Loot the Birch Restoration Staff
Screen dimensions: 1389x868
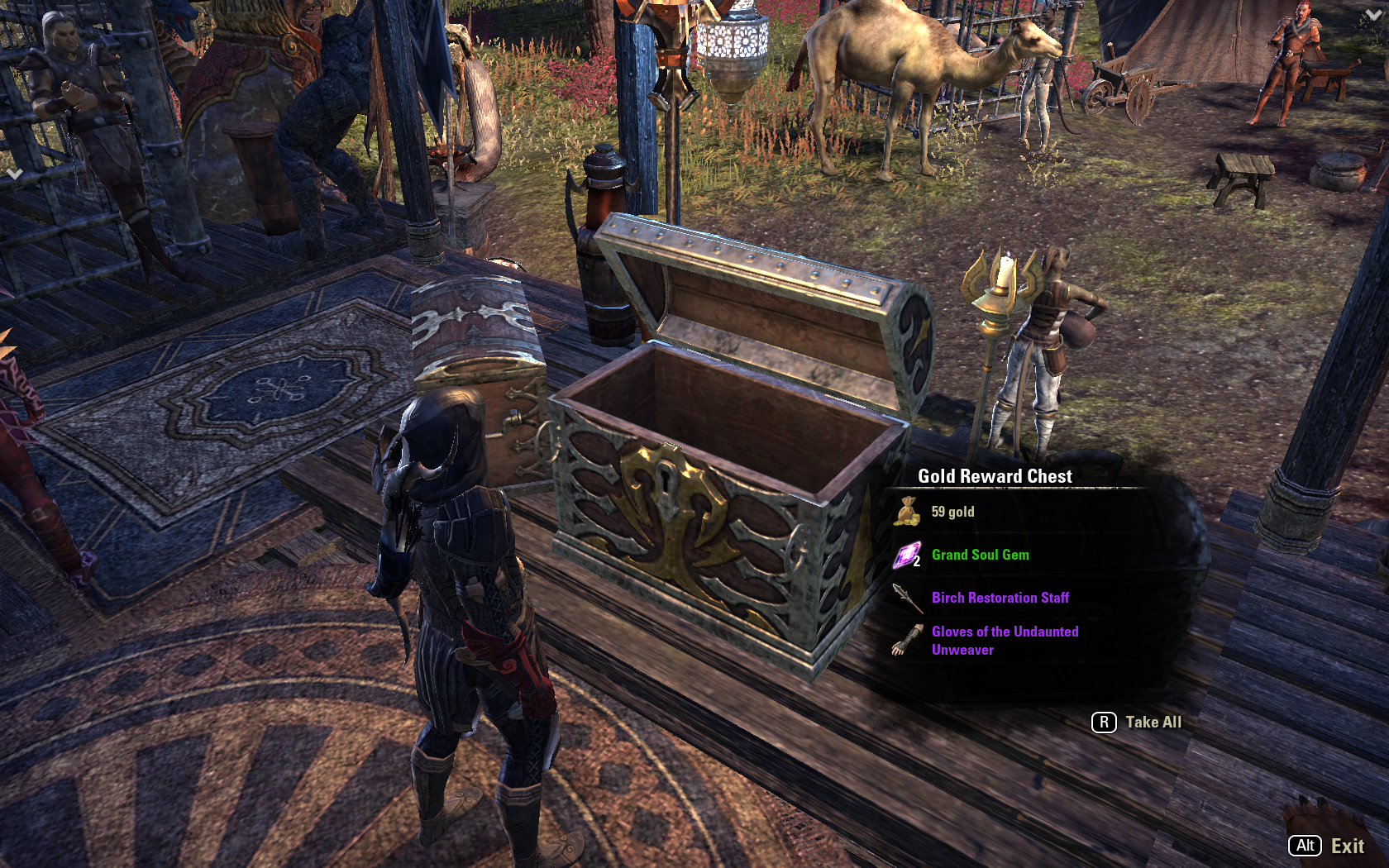1000,598
